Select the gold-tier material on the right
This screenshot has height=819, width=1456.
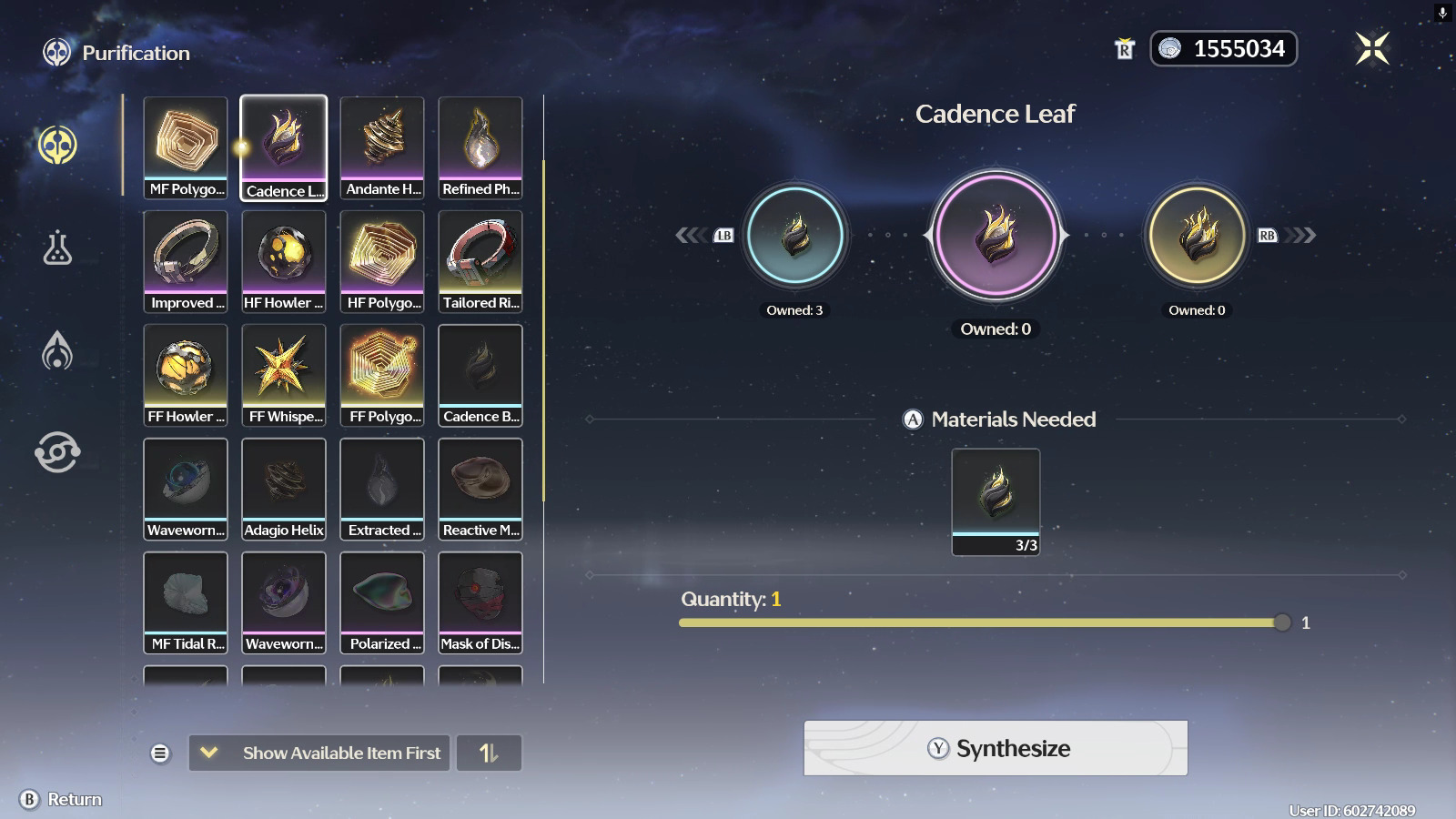(1197, 236)
